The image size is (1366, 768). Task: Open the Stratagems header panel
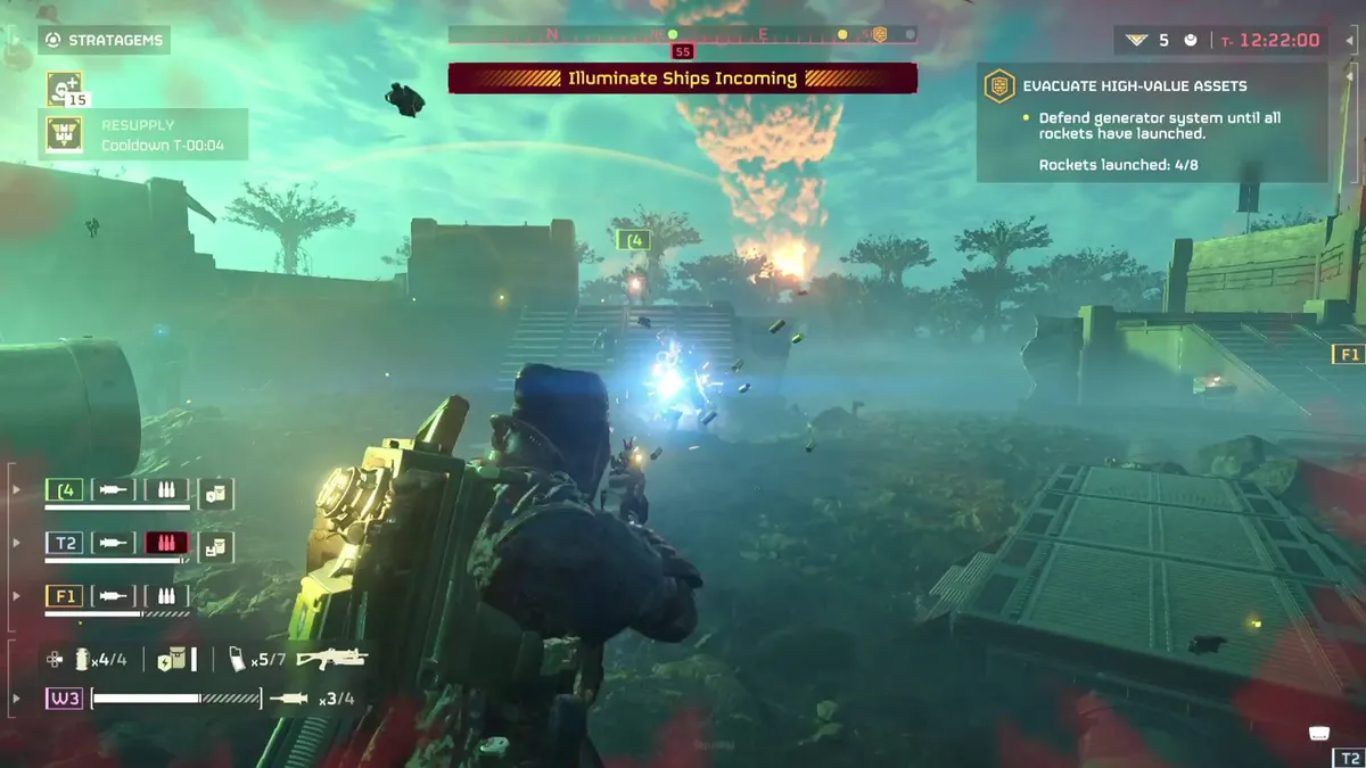pos(105,40)
